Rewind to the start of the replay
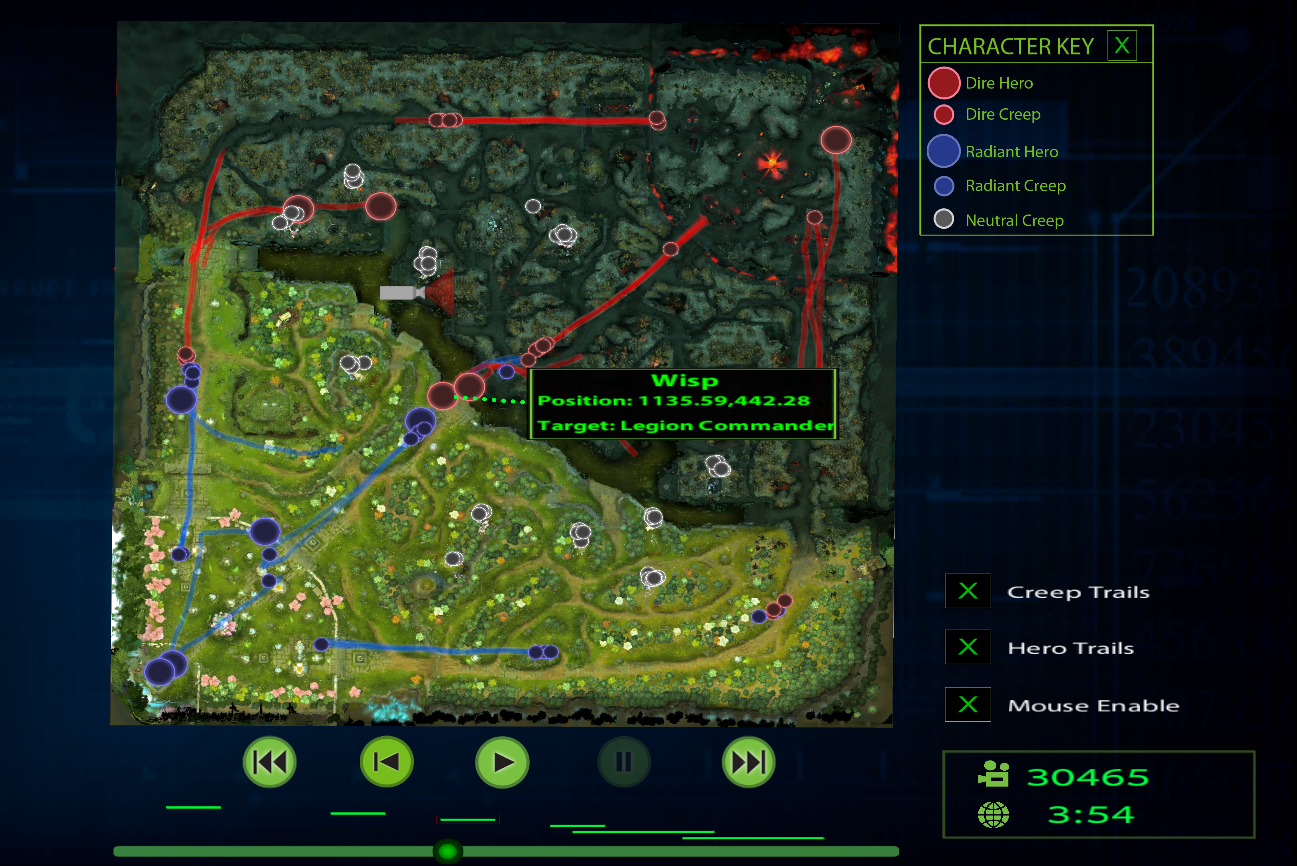Viewport: 1297px width, 866px height. point(269,763)
